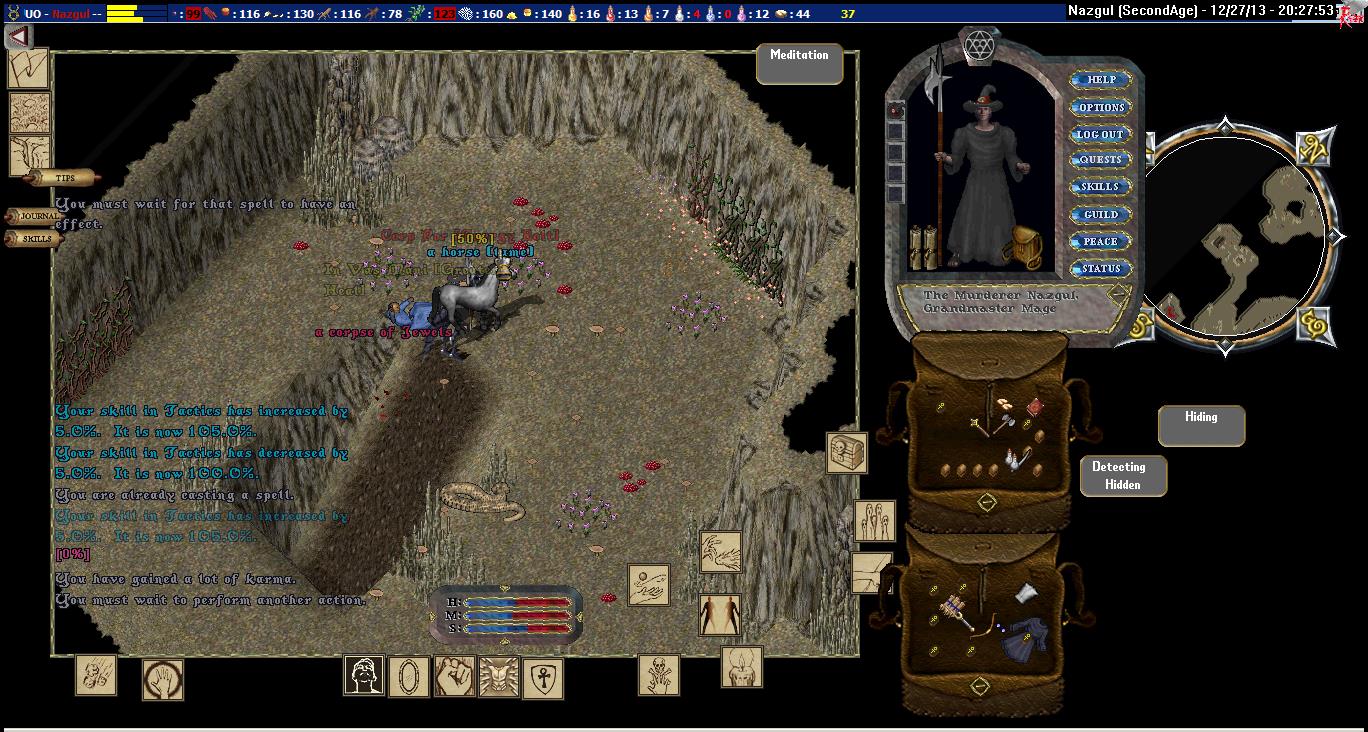Select the red spellbook in the backpack

point(1035,406)
